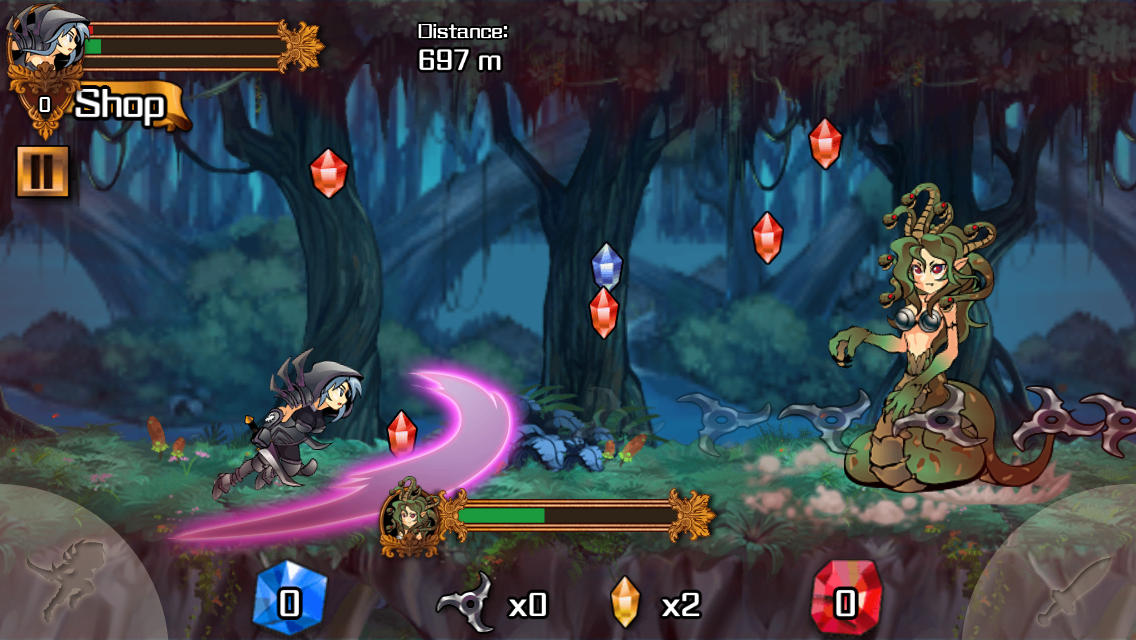Use the orange crystal item
This screenshot has height=640, width=1136.
click(x=625, y=602)
